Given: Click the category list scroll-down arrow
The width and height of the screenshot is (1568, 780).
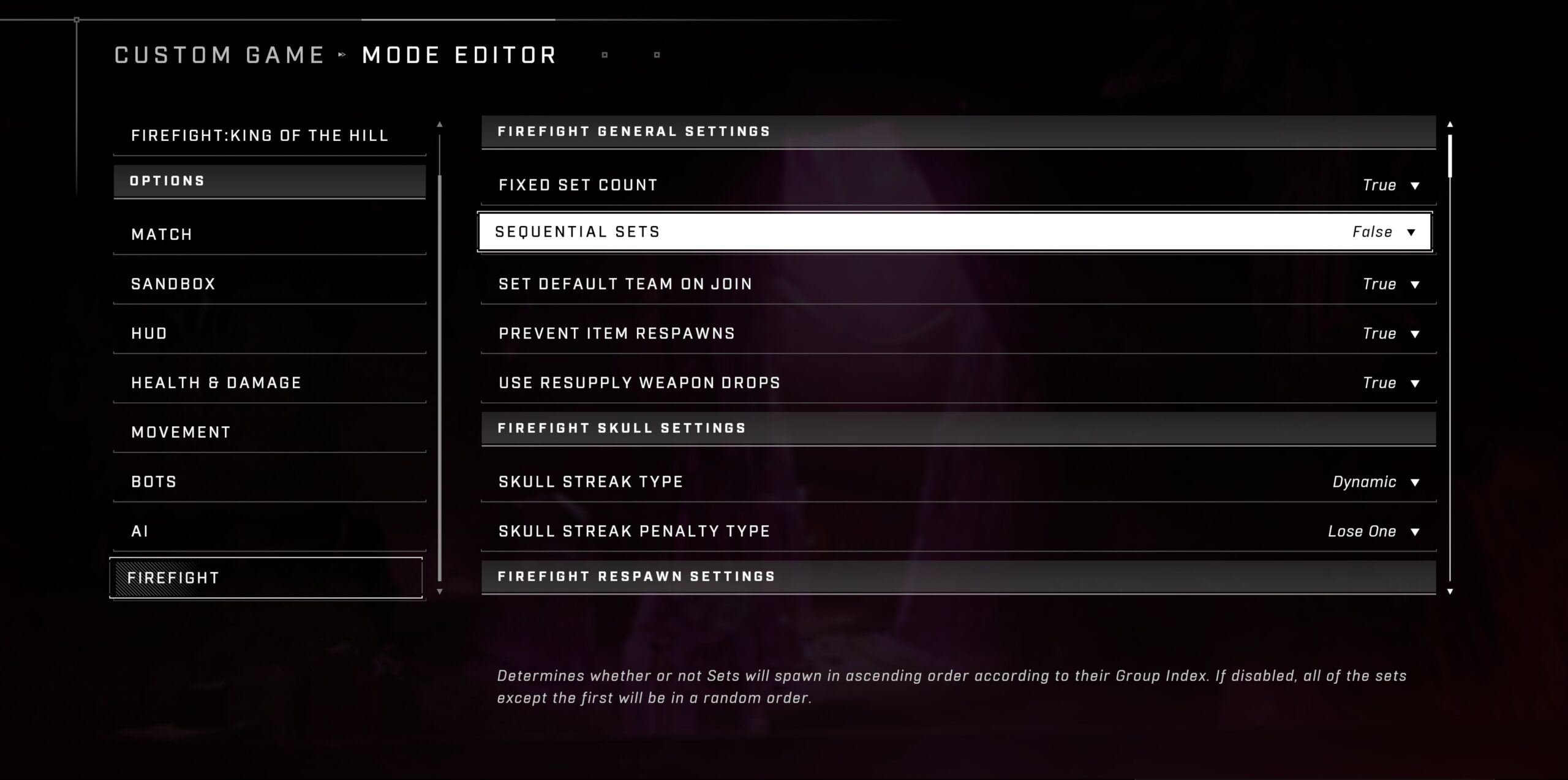Looking at the screenshot, I should point(439,591).
